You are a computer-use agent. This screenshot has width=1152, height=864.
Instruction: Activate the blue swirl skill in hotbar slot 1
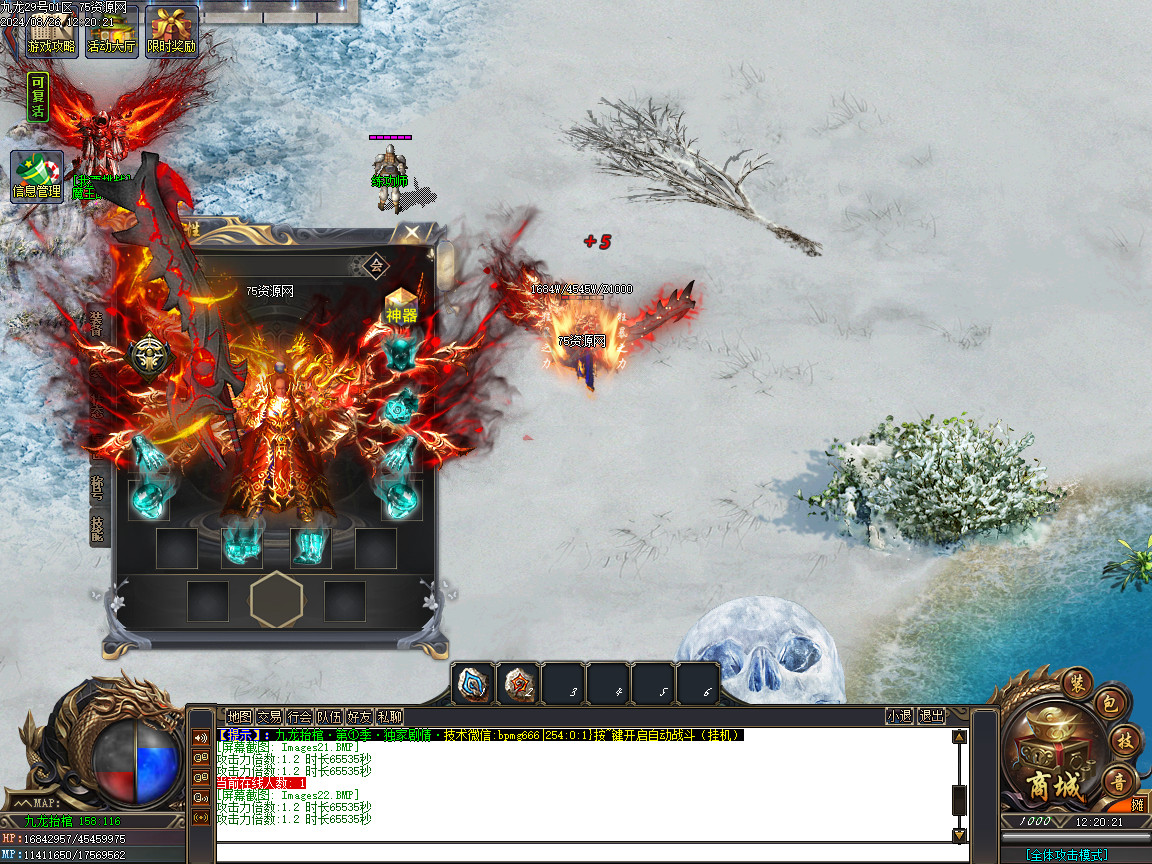(473, 684)
